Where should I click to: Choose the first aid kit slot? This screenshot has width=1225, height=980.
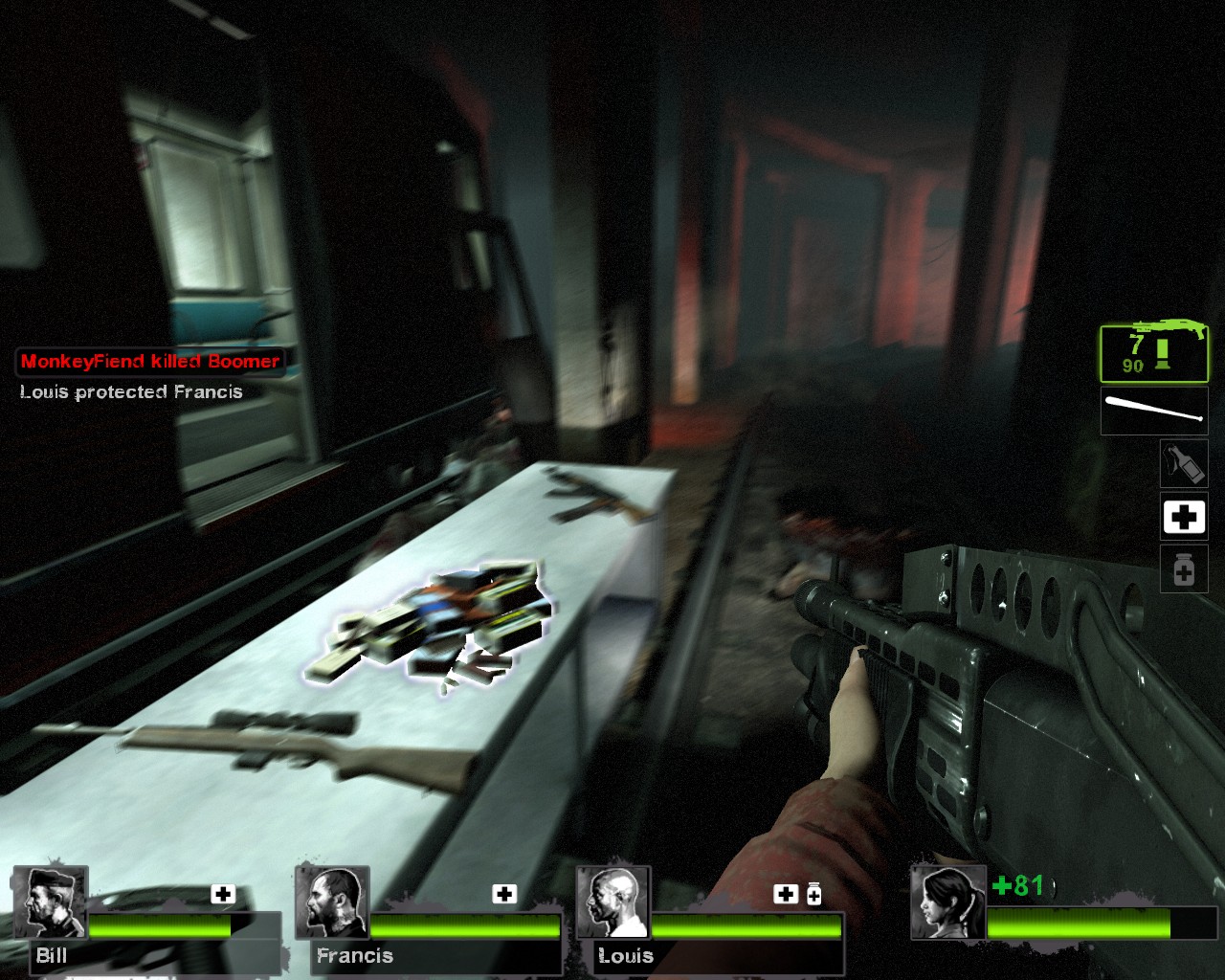pyautogui.click(x=1183, y=518)
